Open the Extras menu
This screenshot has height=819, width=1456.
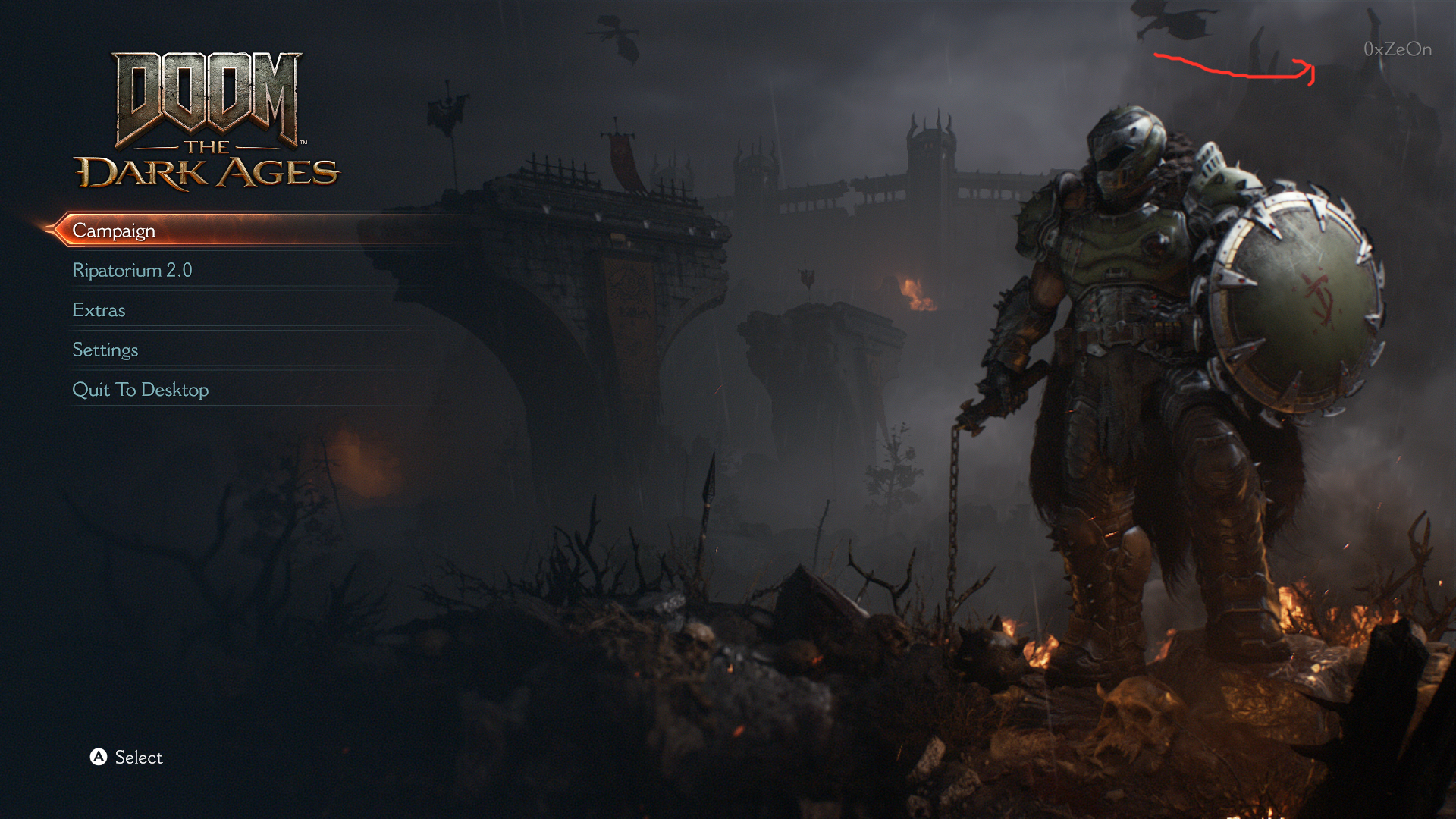[99, 310]
